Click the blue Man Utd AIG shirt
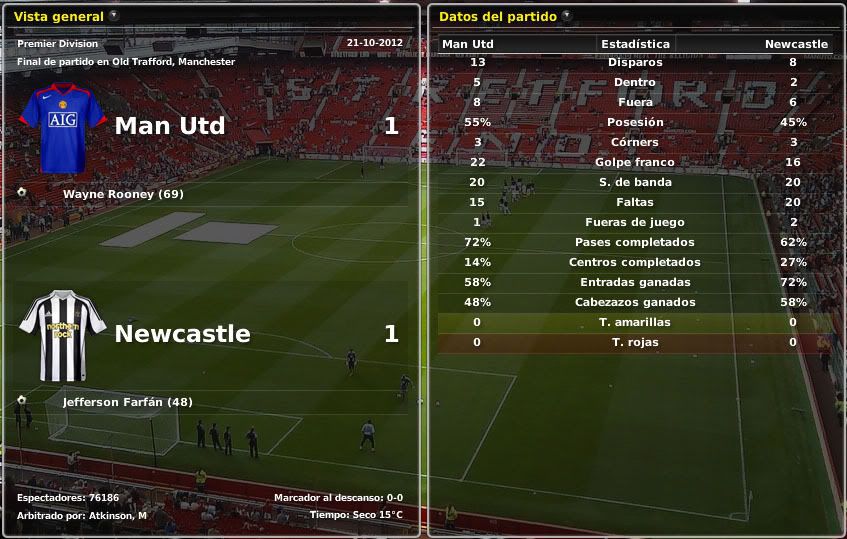Screen dimensions: 847x539 point(62,126)
